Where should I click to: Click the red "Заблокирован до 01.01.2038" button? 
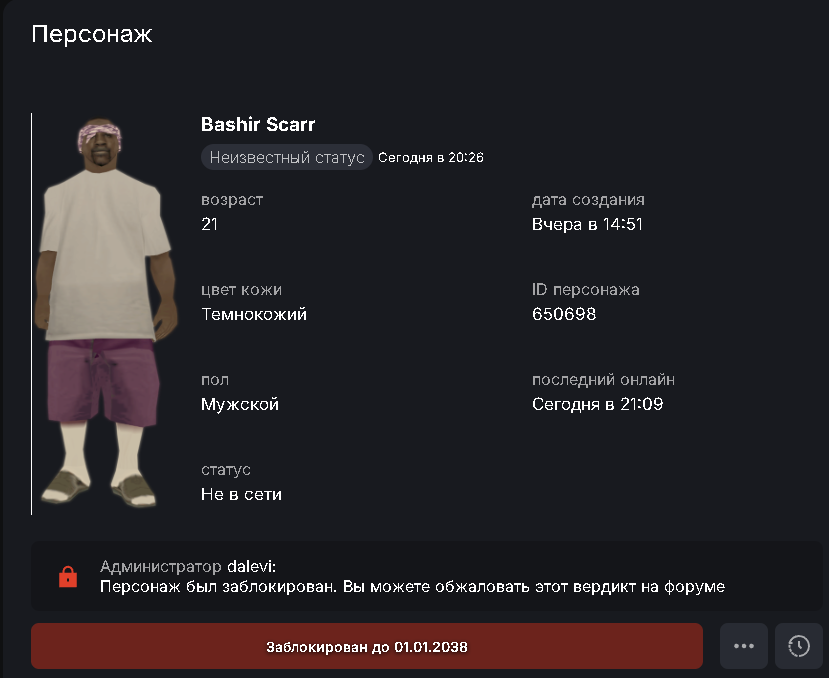366,647
